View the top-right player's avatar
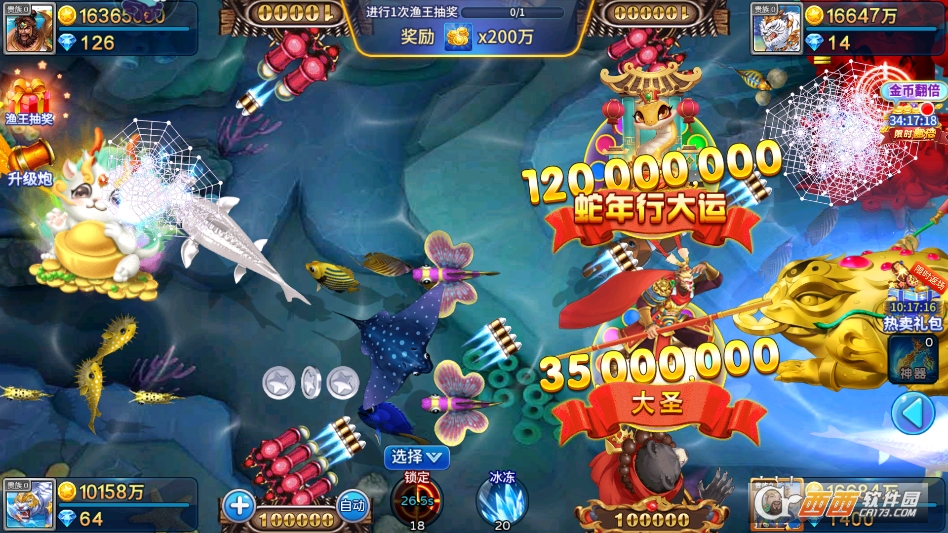 (x=777, y=28)
